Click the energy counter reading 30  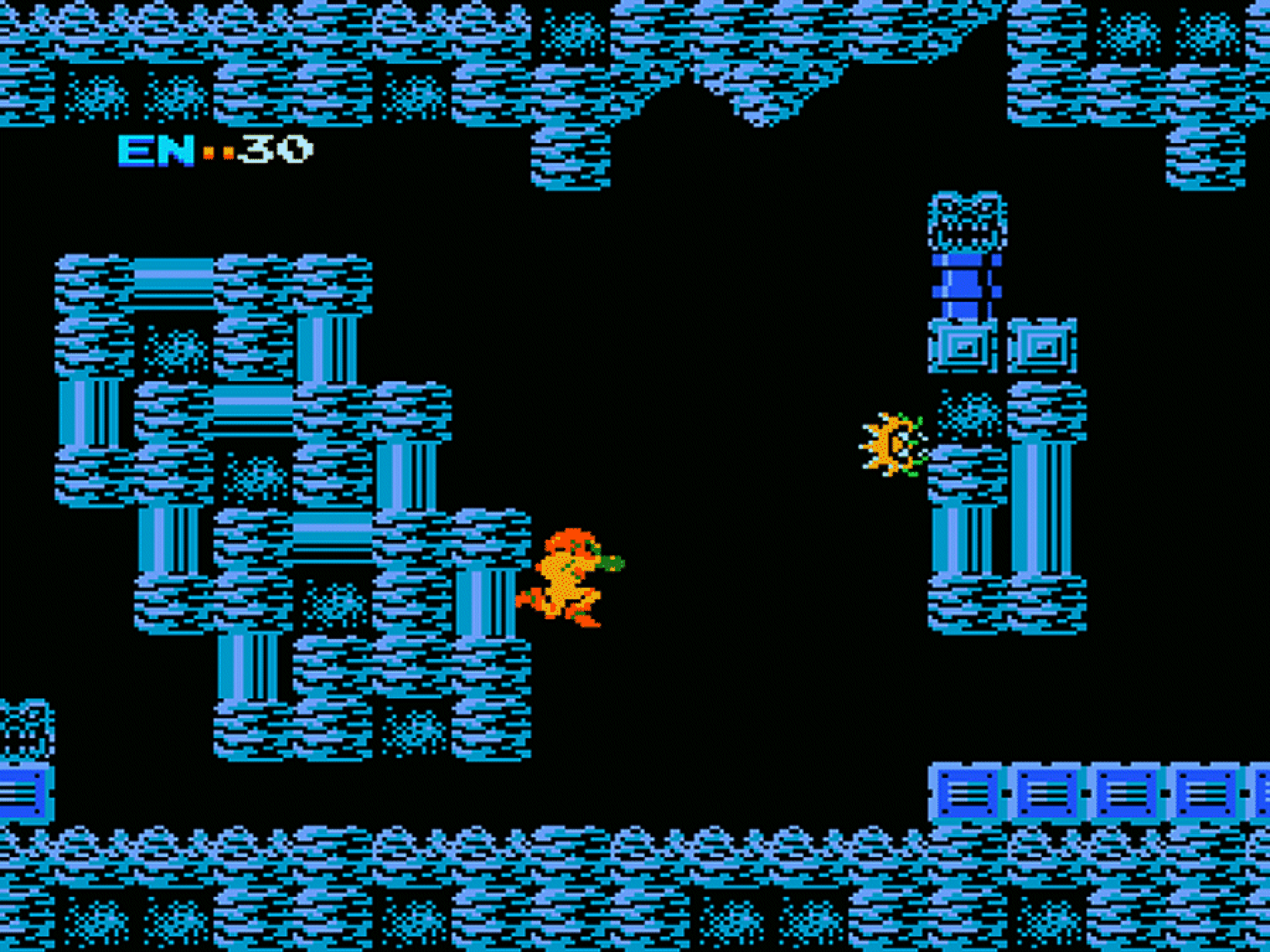(x=278, y=151)
